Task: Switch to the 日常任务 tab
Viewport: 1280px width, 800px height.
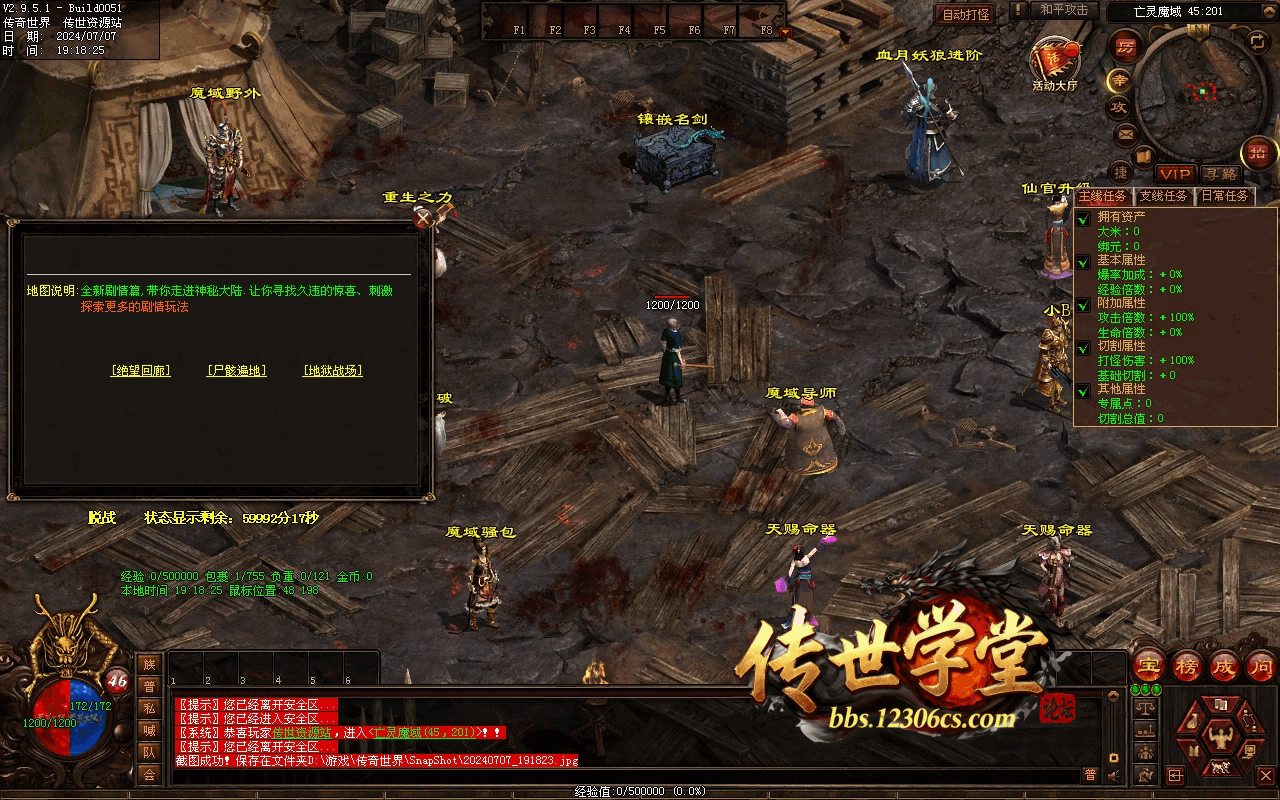Action: tap(1225, 196)
